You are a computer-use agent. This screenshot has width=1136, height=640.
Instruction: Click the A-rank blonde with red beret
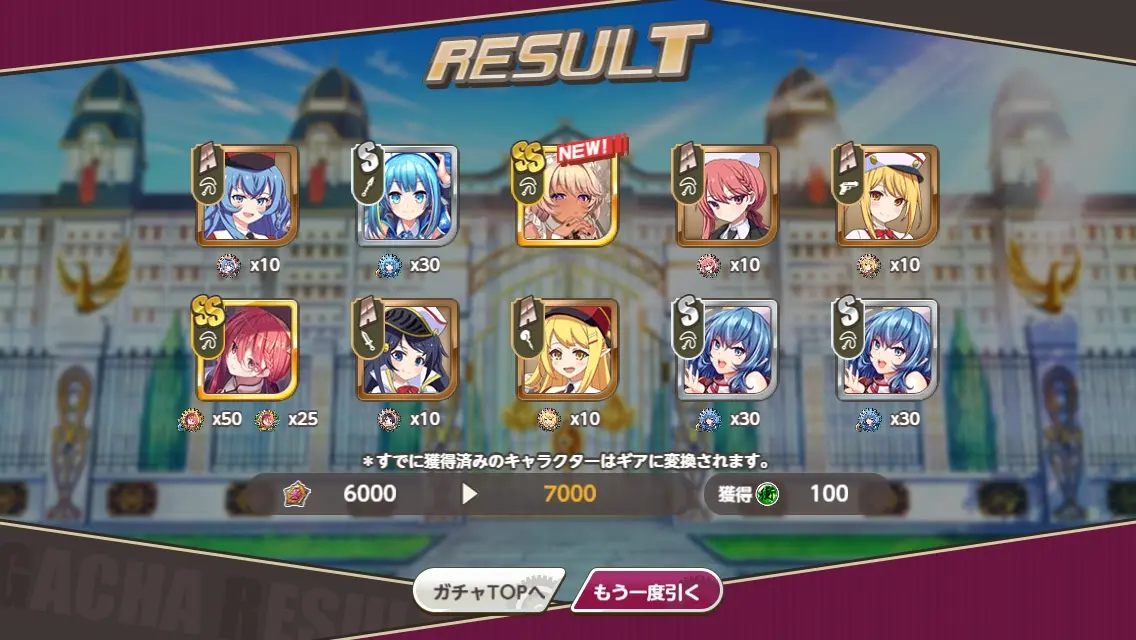(568, 350)
